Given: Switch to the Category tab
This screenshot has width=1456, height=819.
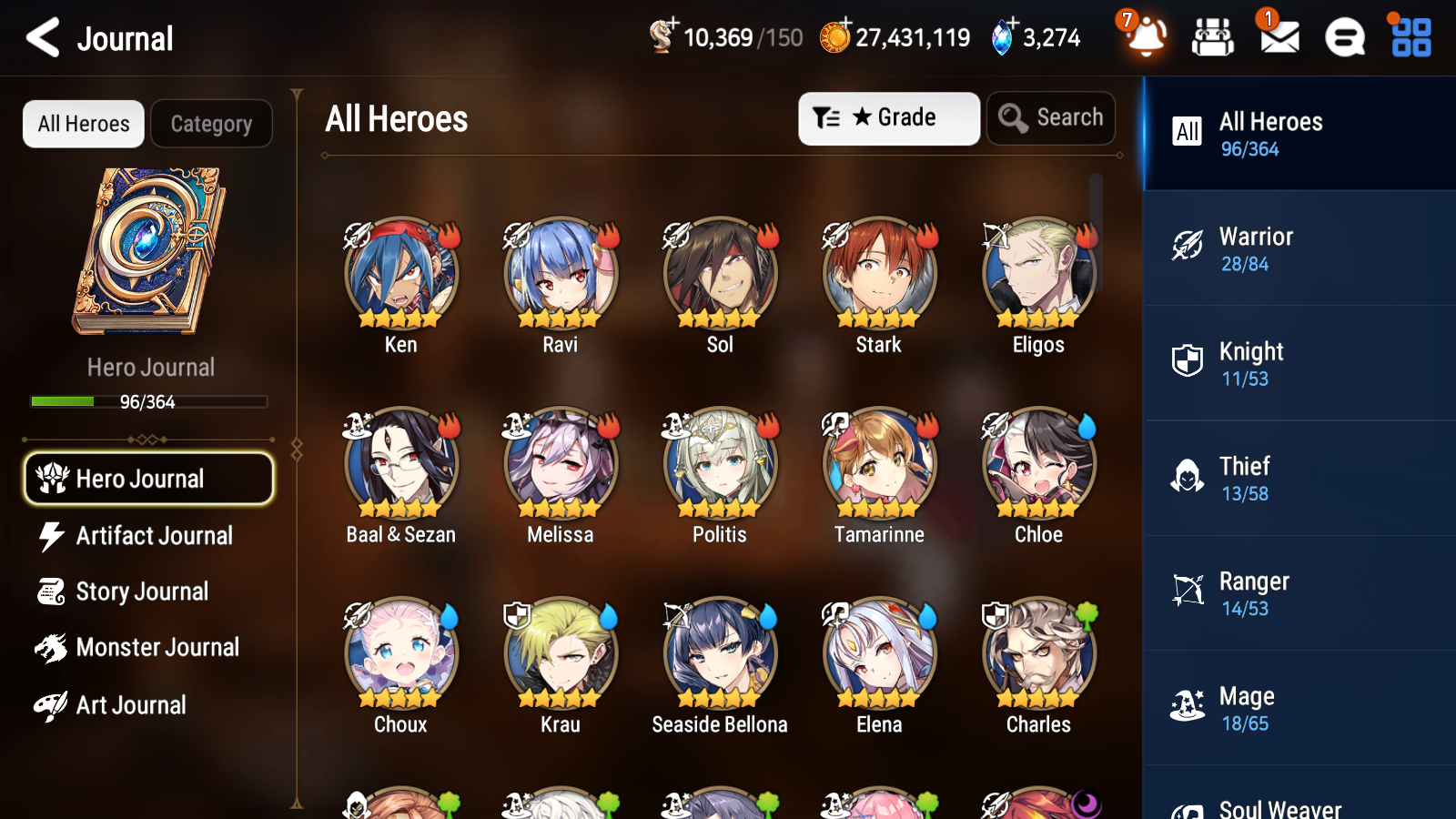Looking at the screenshot, I should click(211, 124).
